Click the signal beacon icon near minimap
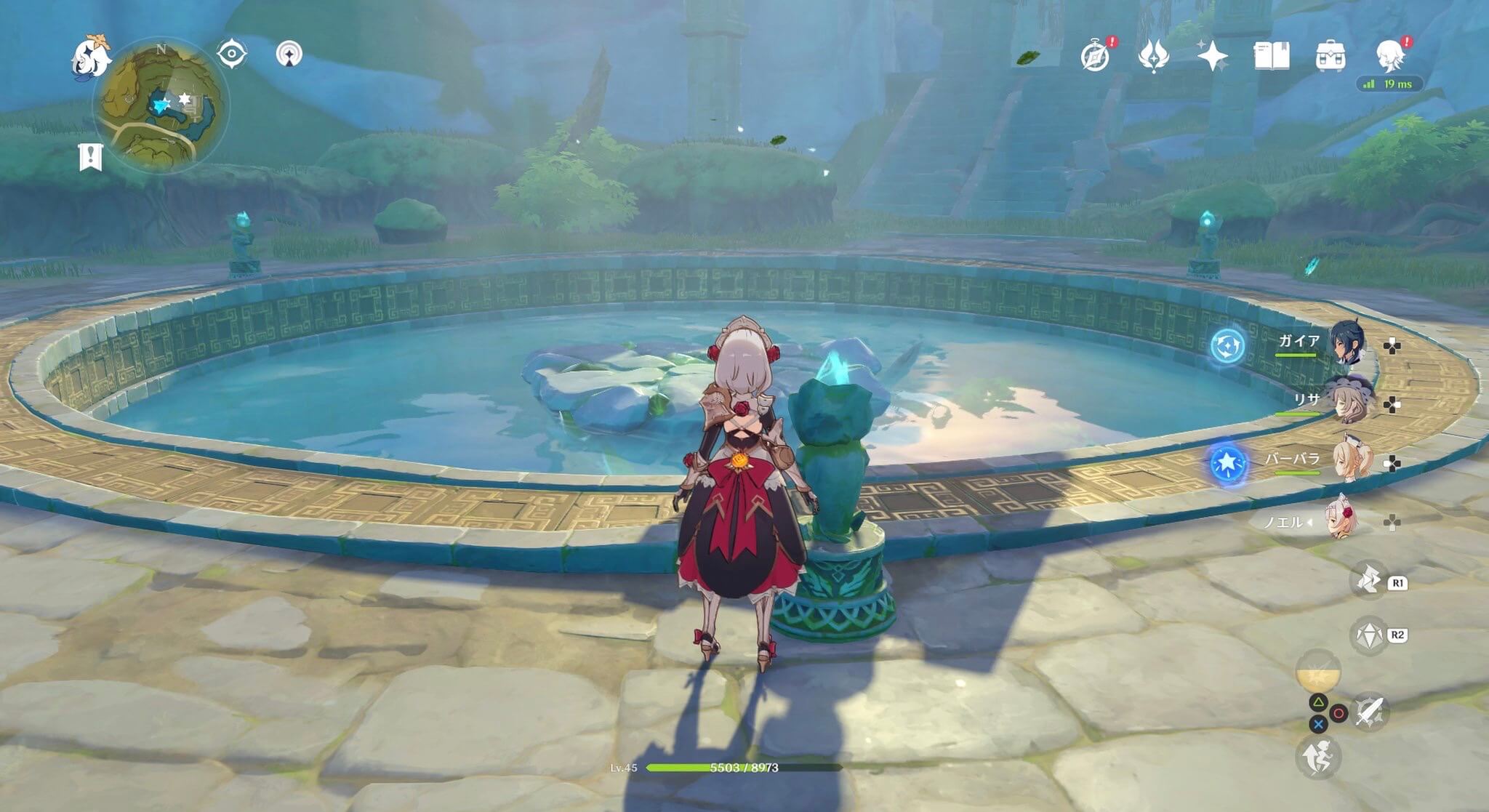 [289, 55]
